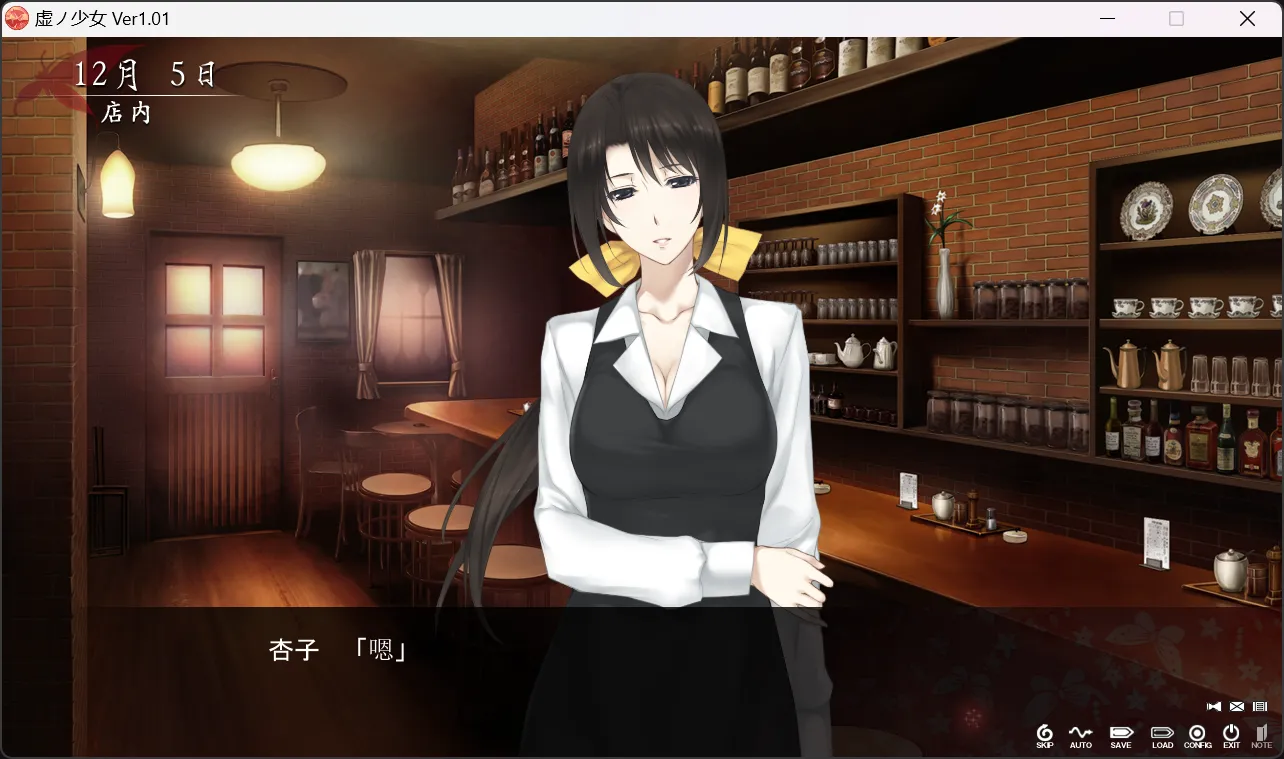This screenshot has height=759, width=1284.
Task: Minimize the game window
Action: click(1106, 18)
